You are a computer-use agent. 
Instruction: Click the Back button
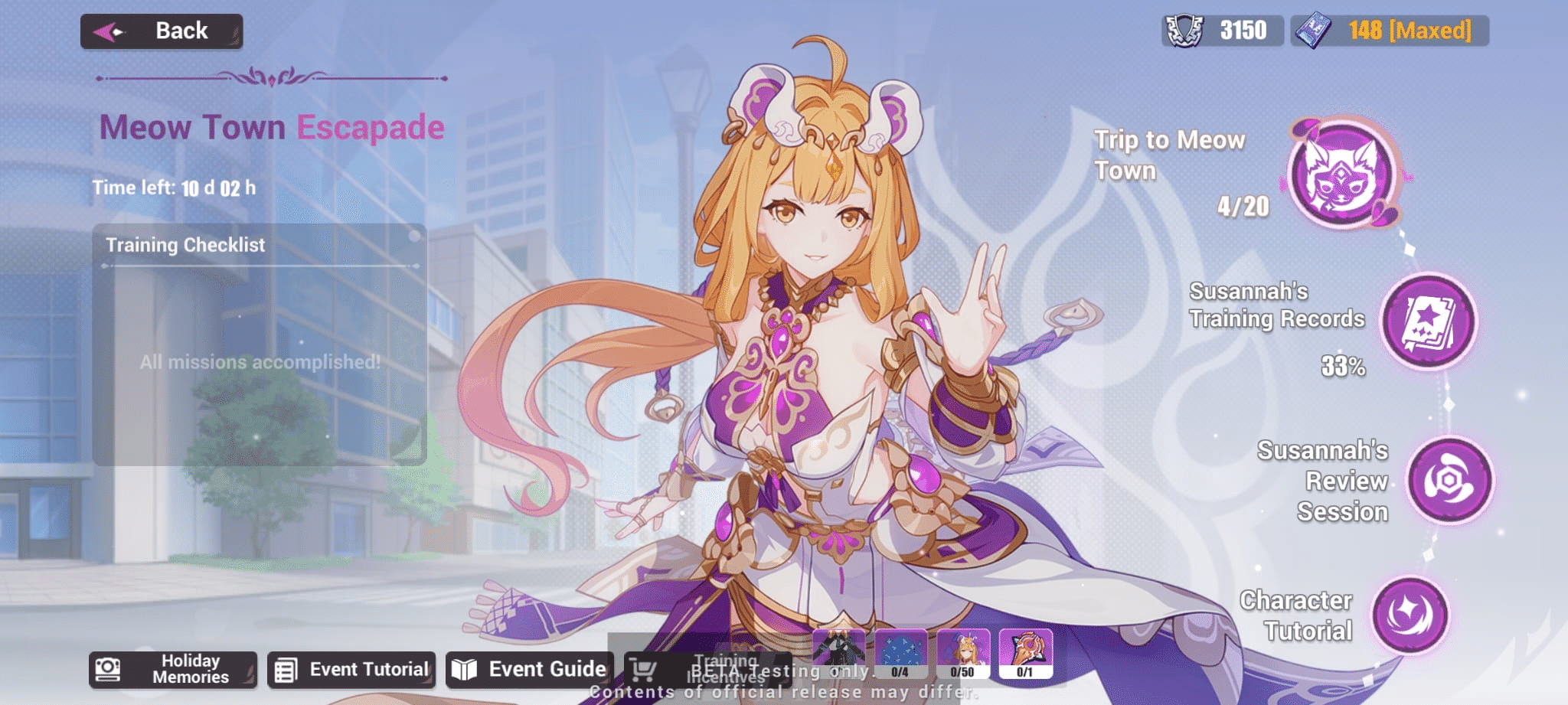pos(162,30)
